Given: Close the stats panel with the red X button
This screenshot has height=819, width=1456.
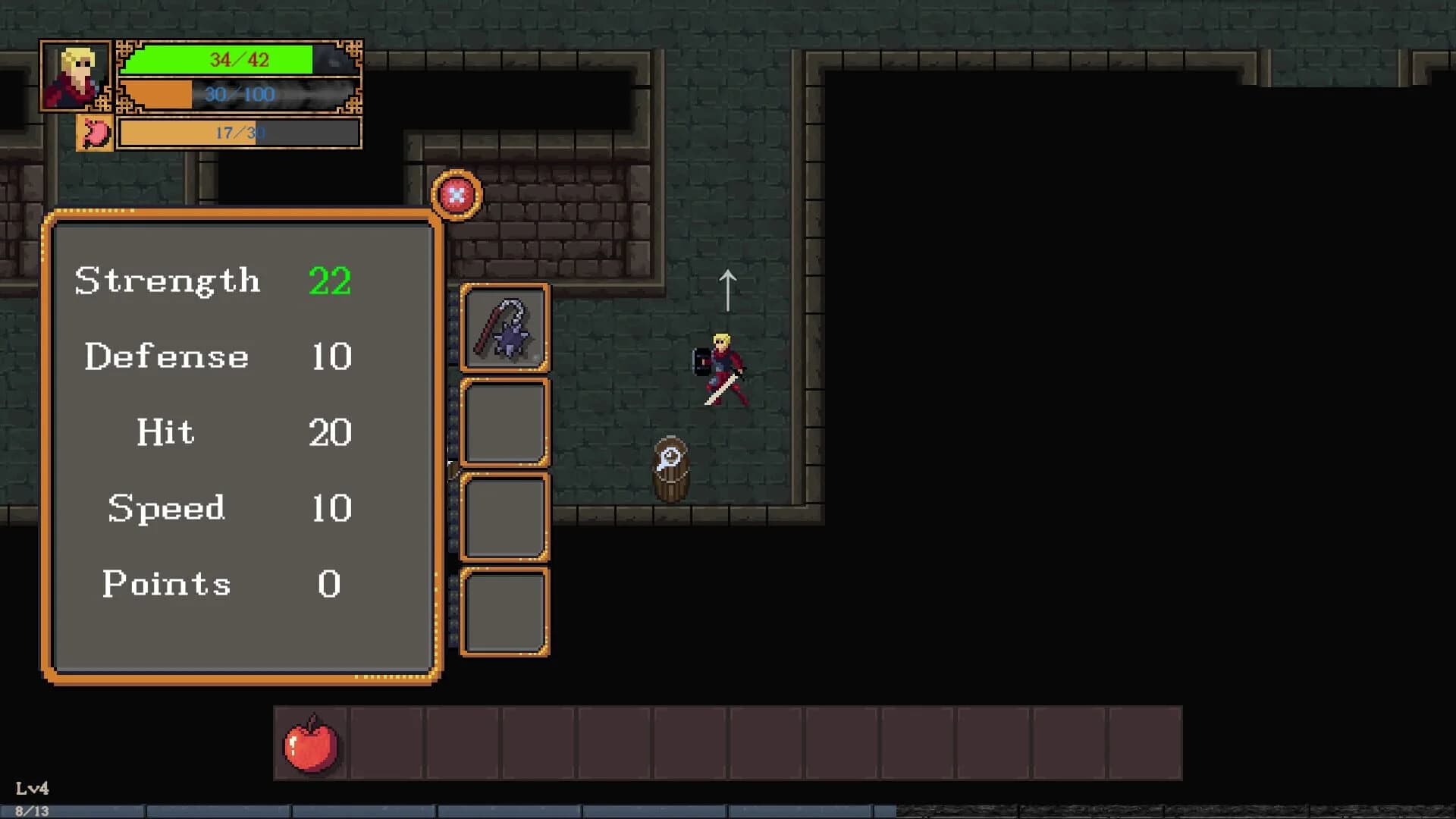Looking at the screenshot, I should point(455,196).
